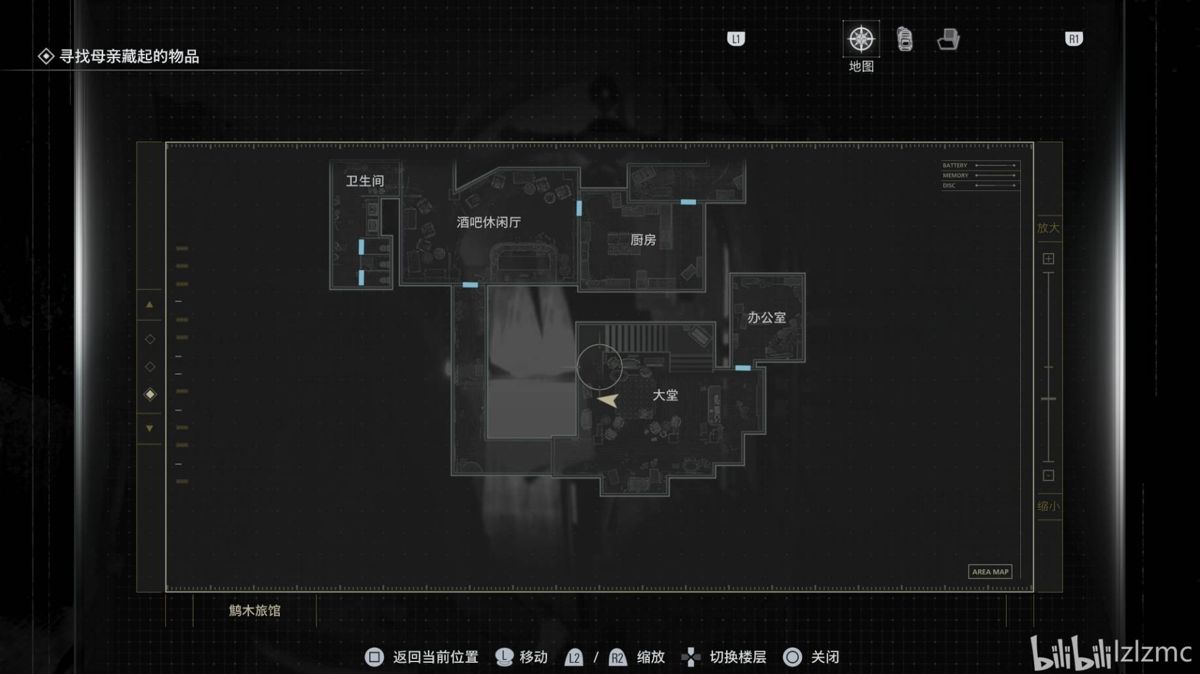Viewport: 1200px width, 674px height.
Task: Click the zoom slider handle
Action: click(x=1048, y=400)
